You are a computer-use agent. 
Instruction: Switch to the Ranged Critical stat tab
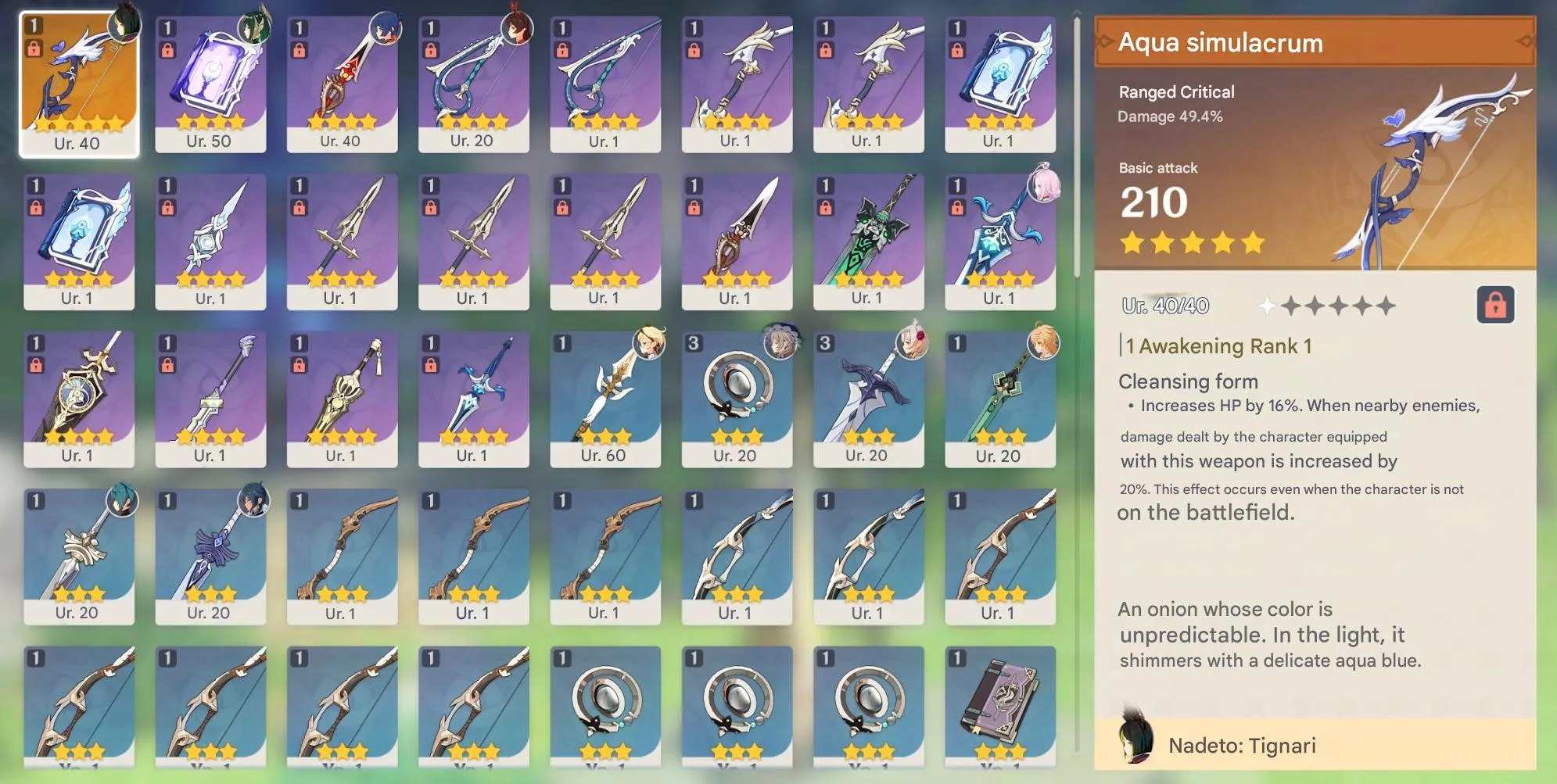tap(1176, 91)
